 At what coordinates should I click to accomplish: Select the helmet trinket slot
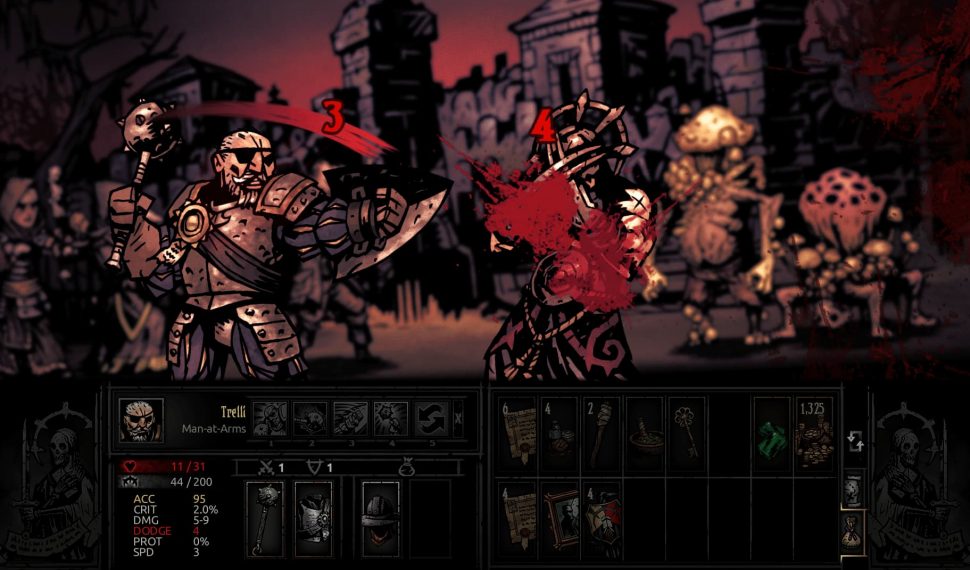pos(380,519)
